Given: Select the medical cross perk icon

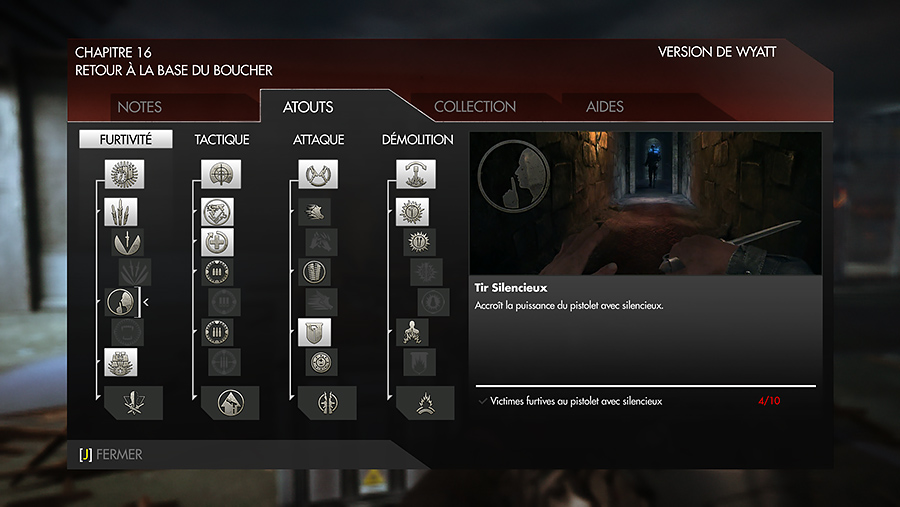Looking at the screenshot, I should pyautogui.click(x=218, y=242).
